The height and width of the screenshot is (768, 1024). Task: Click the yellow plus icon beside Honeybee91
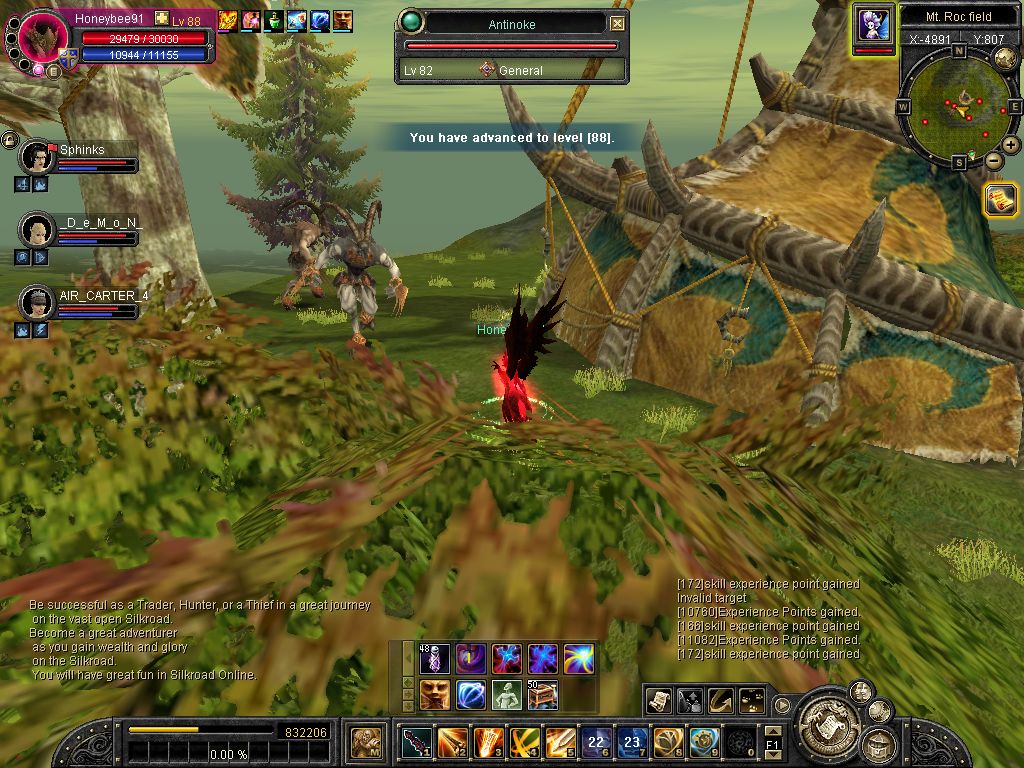click(x=161, y=19)
